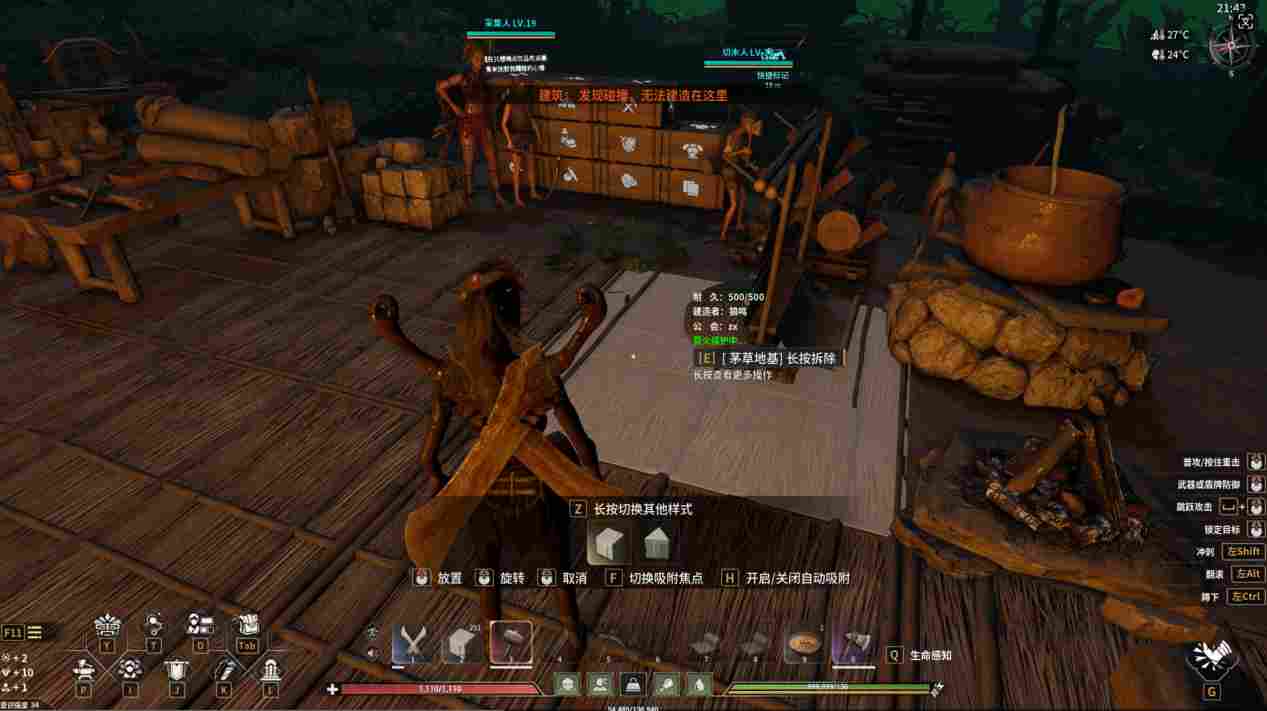This screenshot has height=711, width=1267.
Task: Click the fist icon in bottom-right corner
Action: [1211, 656]
